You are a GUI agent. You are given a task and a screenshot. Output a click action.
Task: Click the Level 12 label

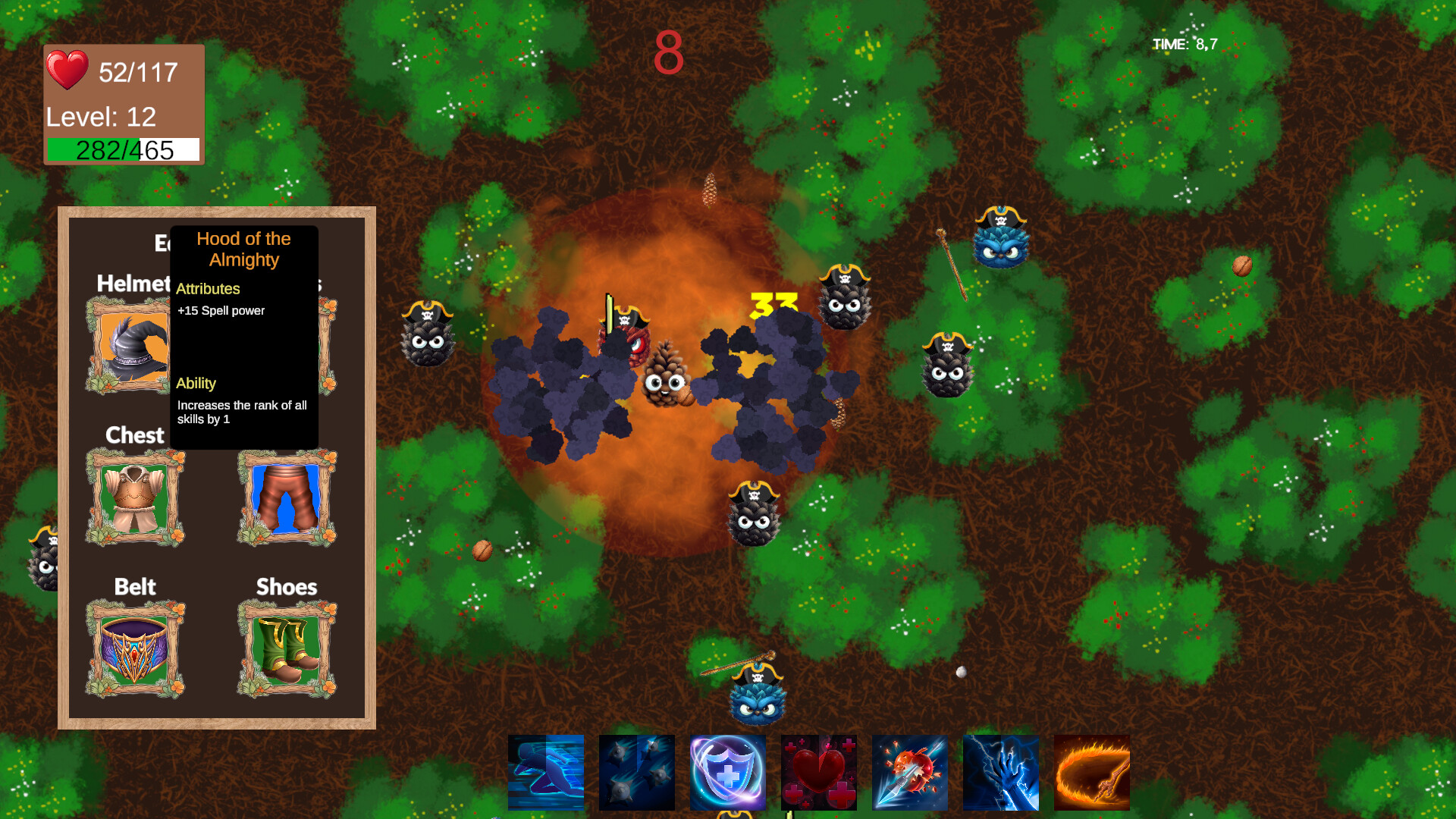100,117
